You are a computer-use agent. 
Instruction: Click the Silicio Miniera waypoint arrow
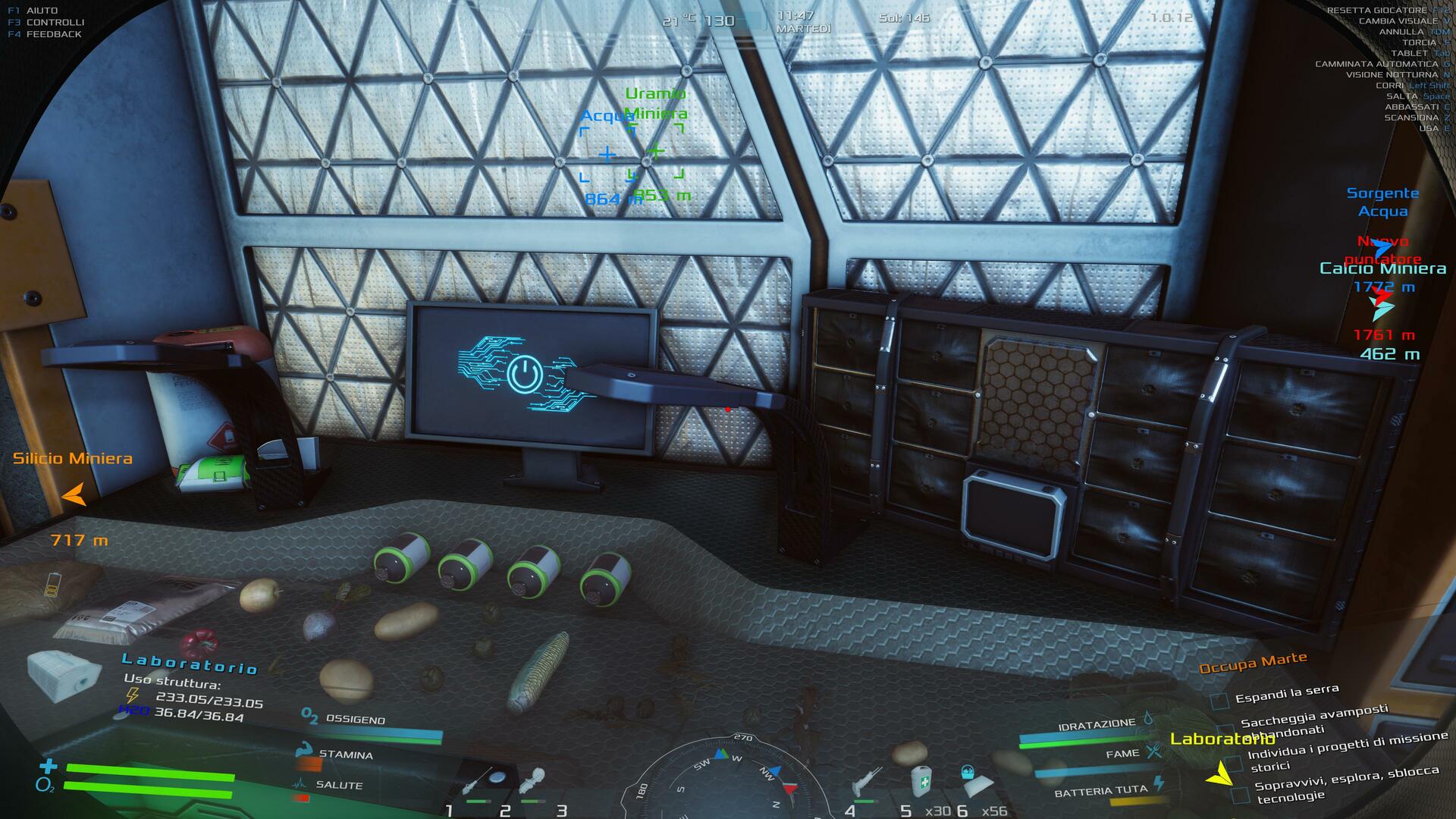pyautogui.click(x=74, y=495)
